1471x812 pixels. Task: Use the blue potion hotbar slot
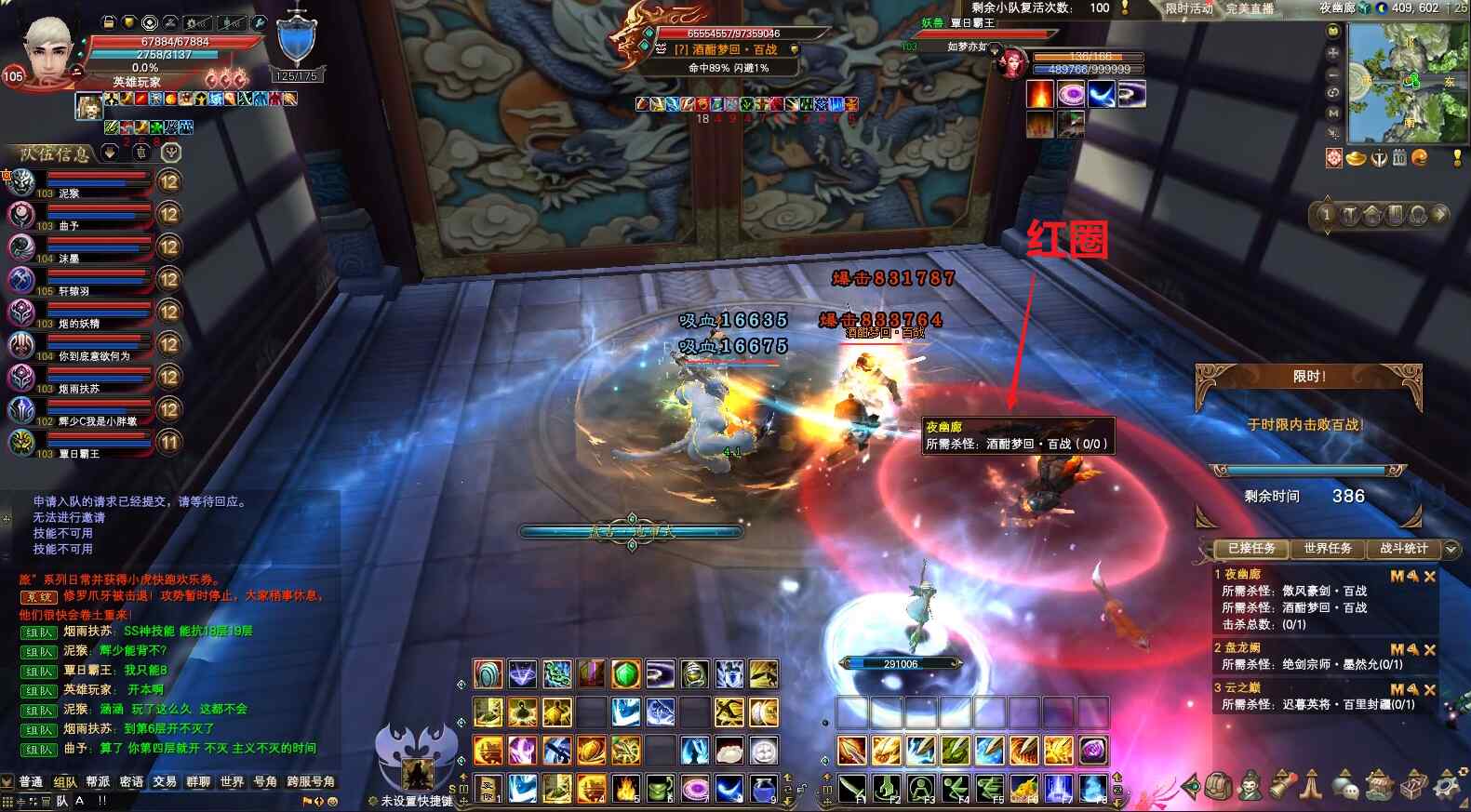[763, 789]
